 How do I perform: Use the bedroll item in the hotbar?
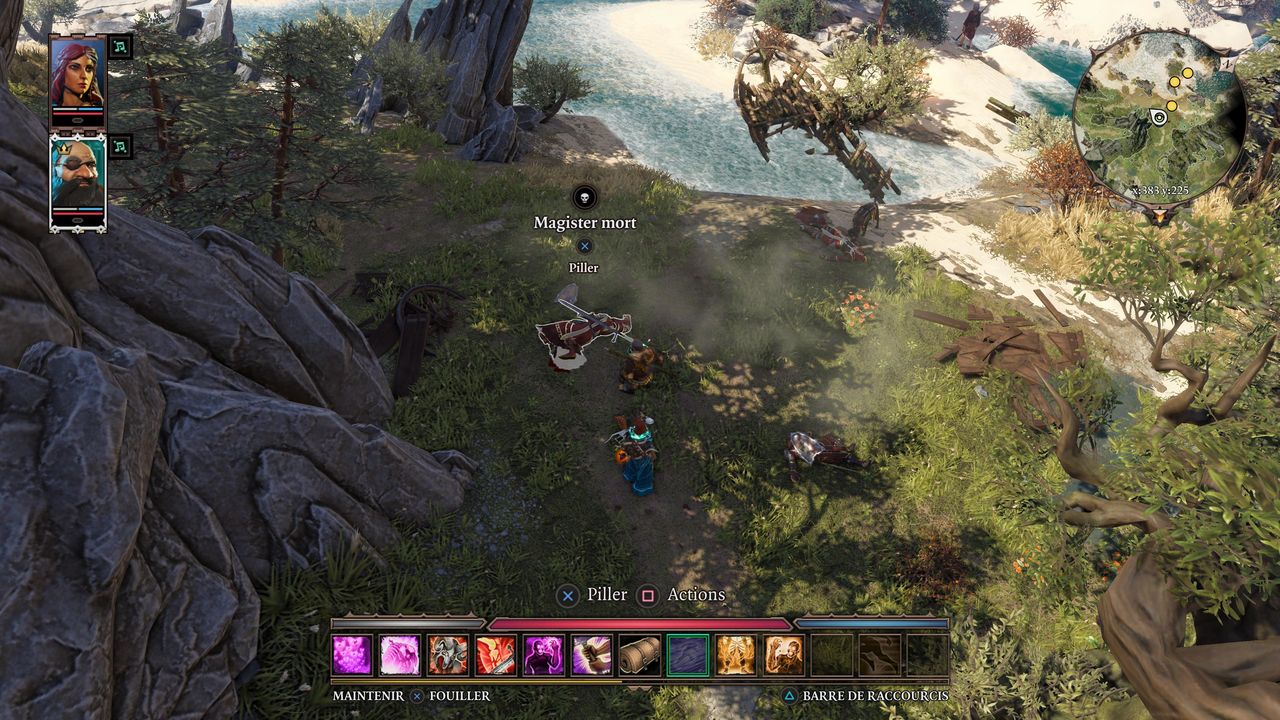640,655
